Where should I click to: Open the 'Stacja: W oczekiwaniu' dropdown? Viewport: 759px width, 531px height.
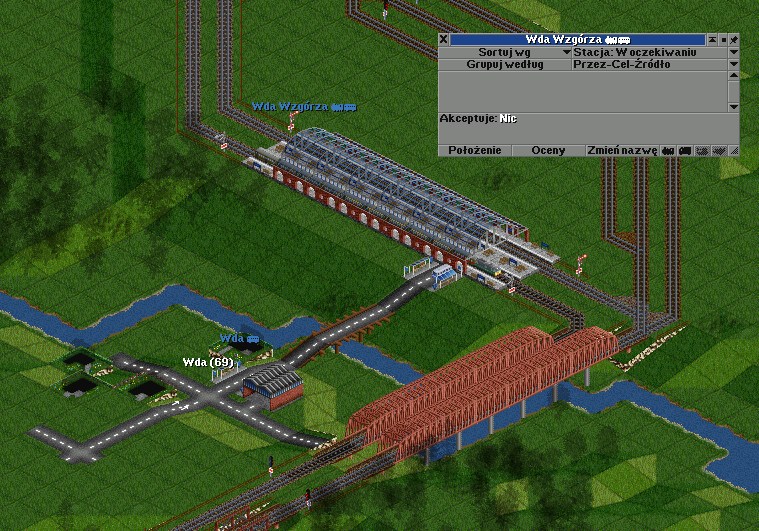pos(733,51)
